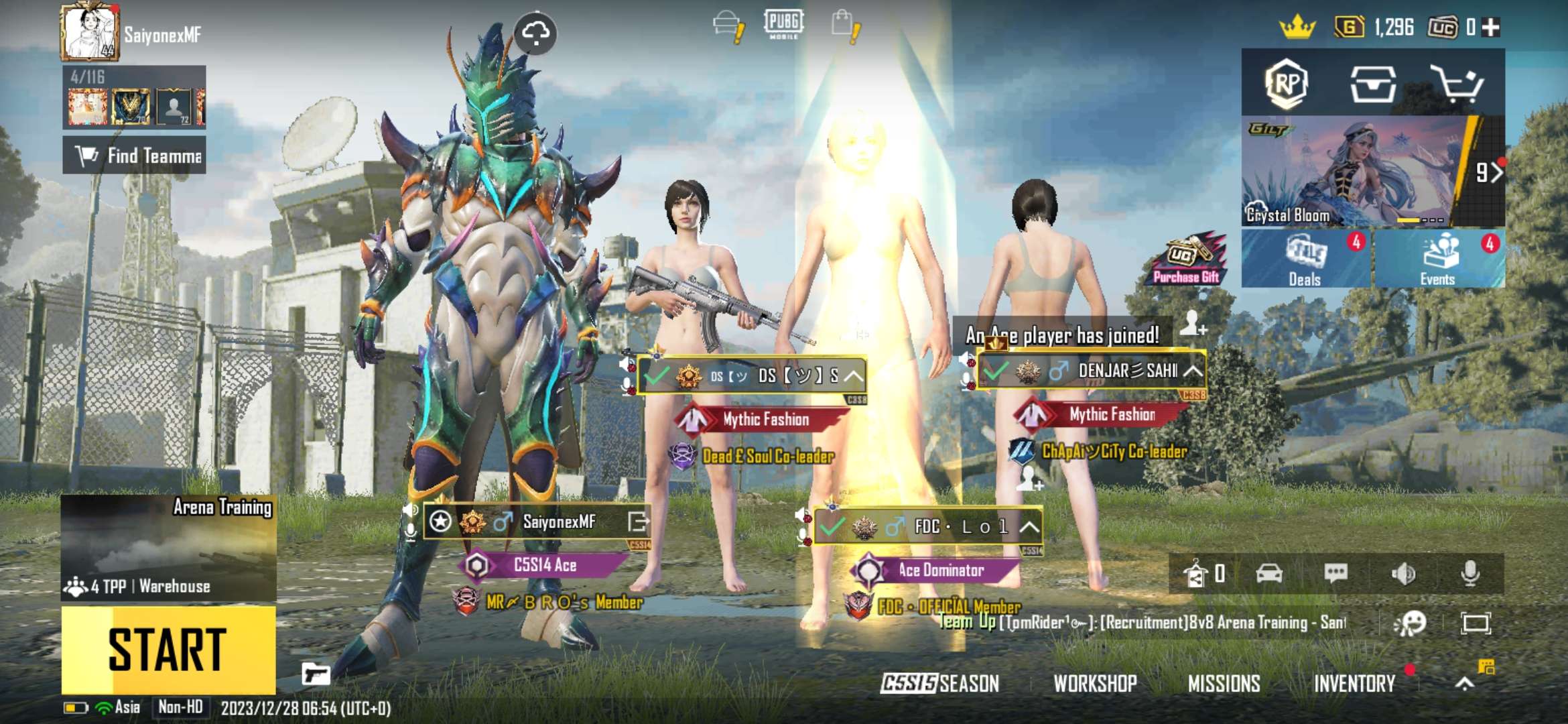Start the Arena Training match

[168, 649]
